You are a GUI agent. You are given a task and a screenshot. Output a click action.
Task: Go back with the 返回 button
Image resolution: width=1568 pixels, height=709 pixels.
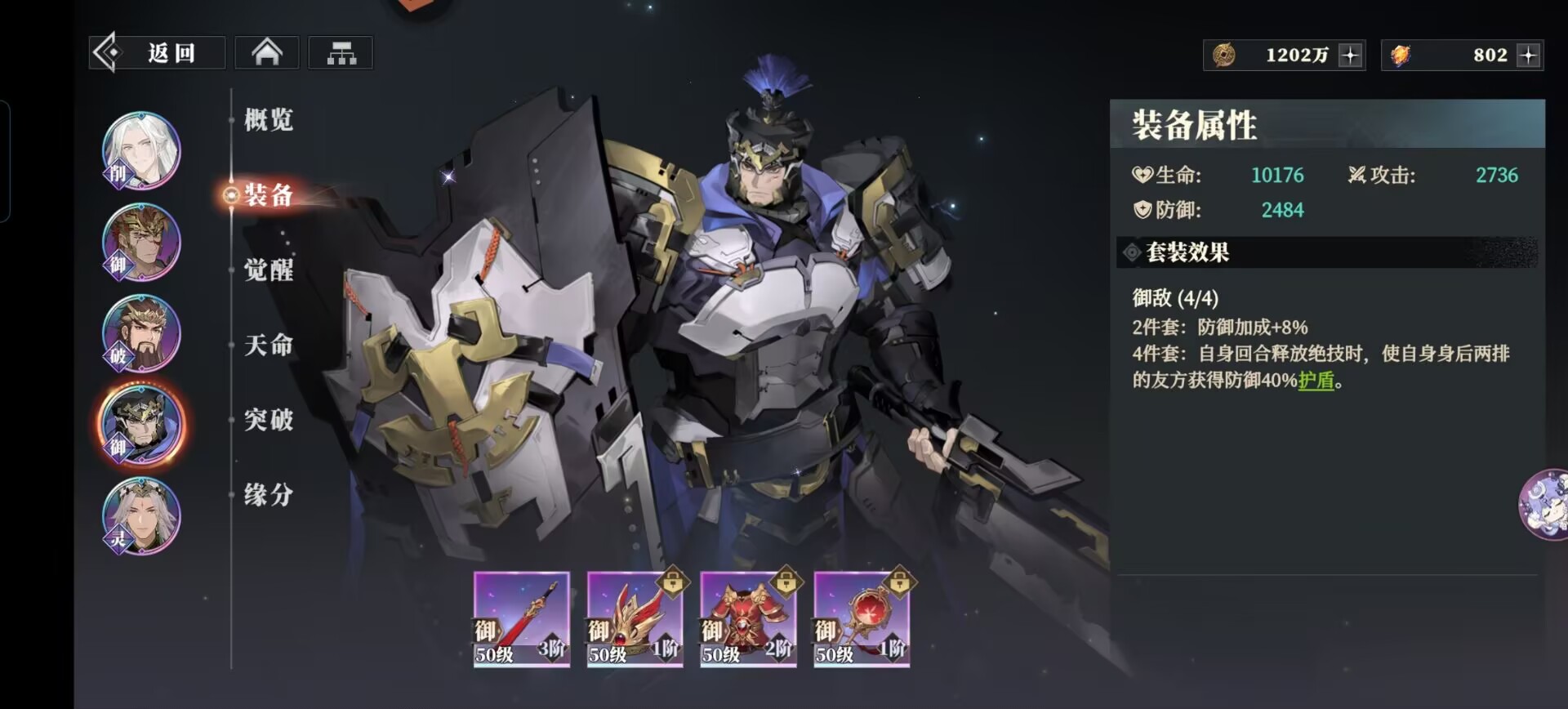[157, 53]
